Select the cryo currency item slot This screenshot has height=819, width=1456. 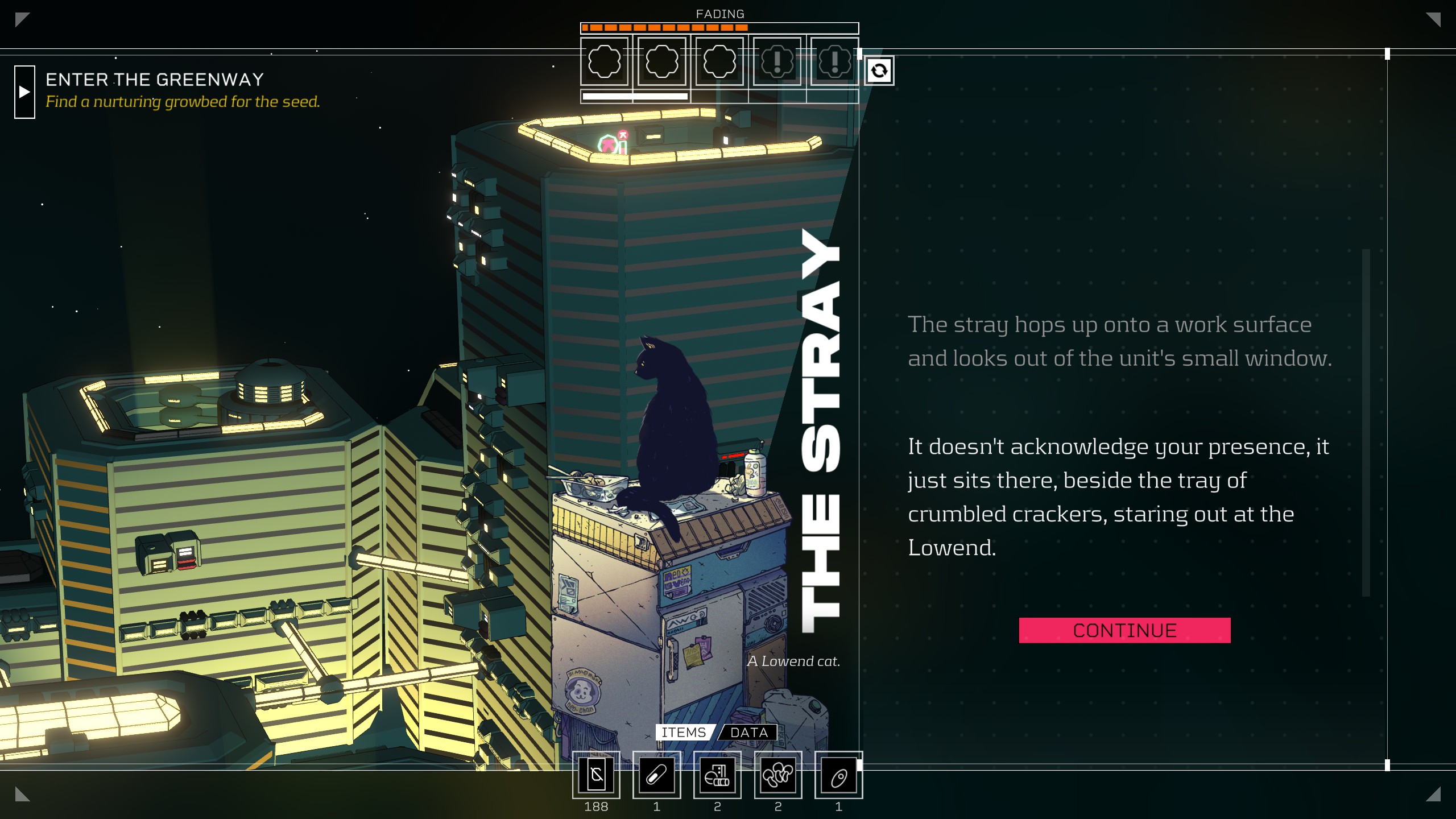tap(596, 775)
